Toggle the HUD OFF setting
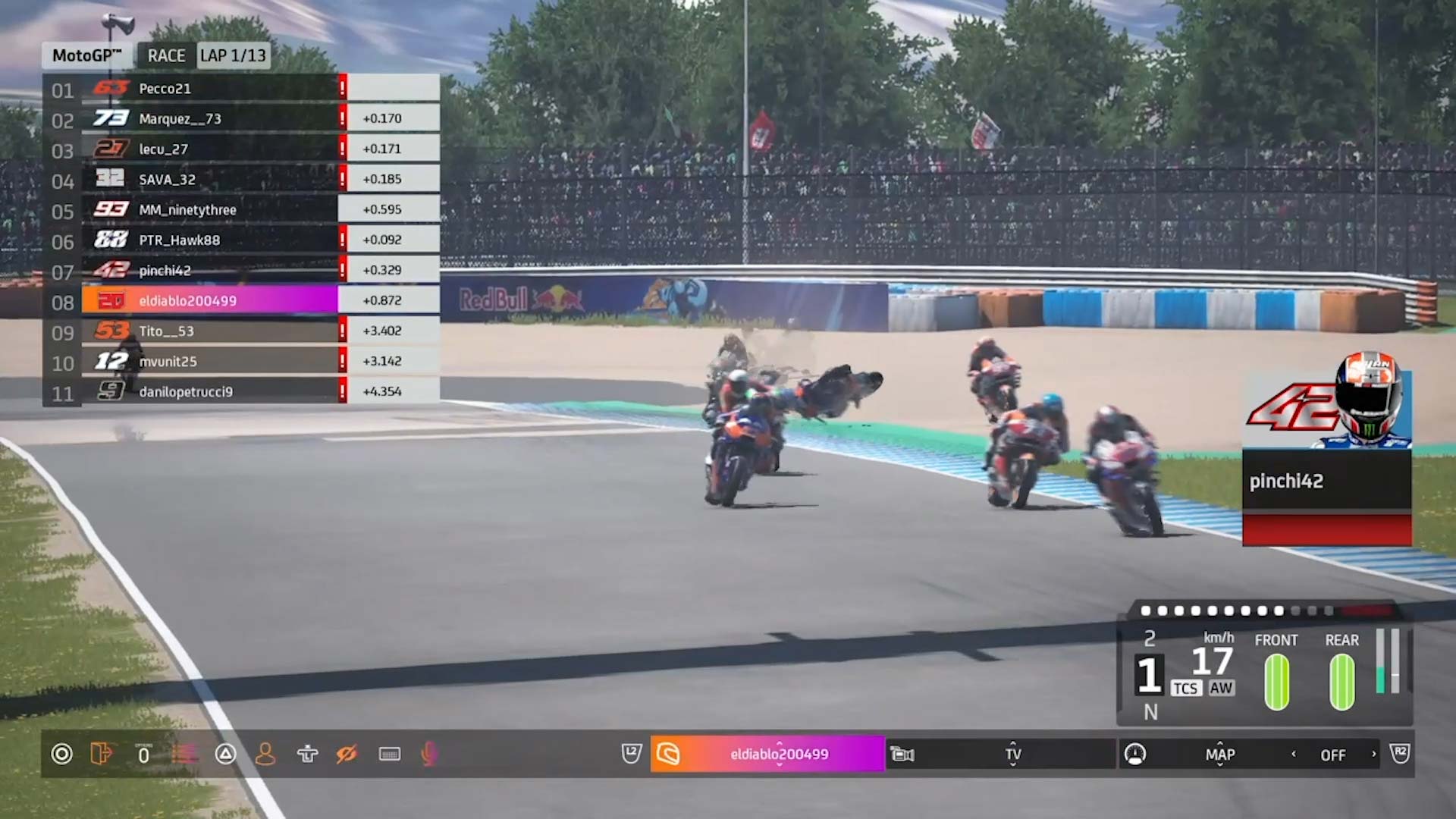The image size is (1456, 819). [1333, 755]
